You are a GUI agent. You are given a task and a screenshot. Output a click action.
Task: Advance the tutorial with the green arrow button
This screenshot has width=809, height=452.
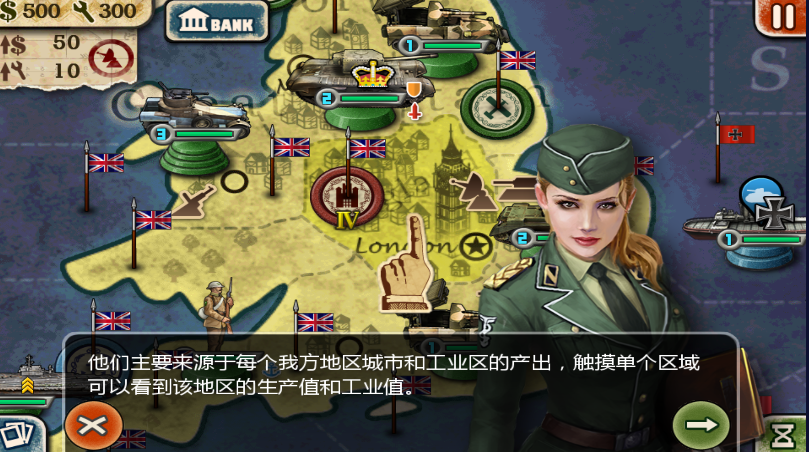(x=702, y=425)
